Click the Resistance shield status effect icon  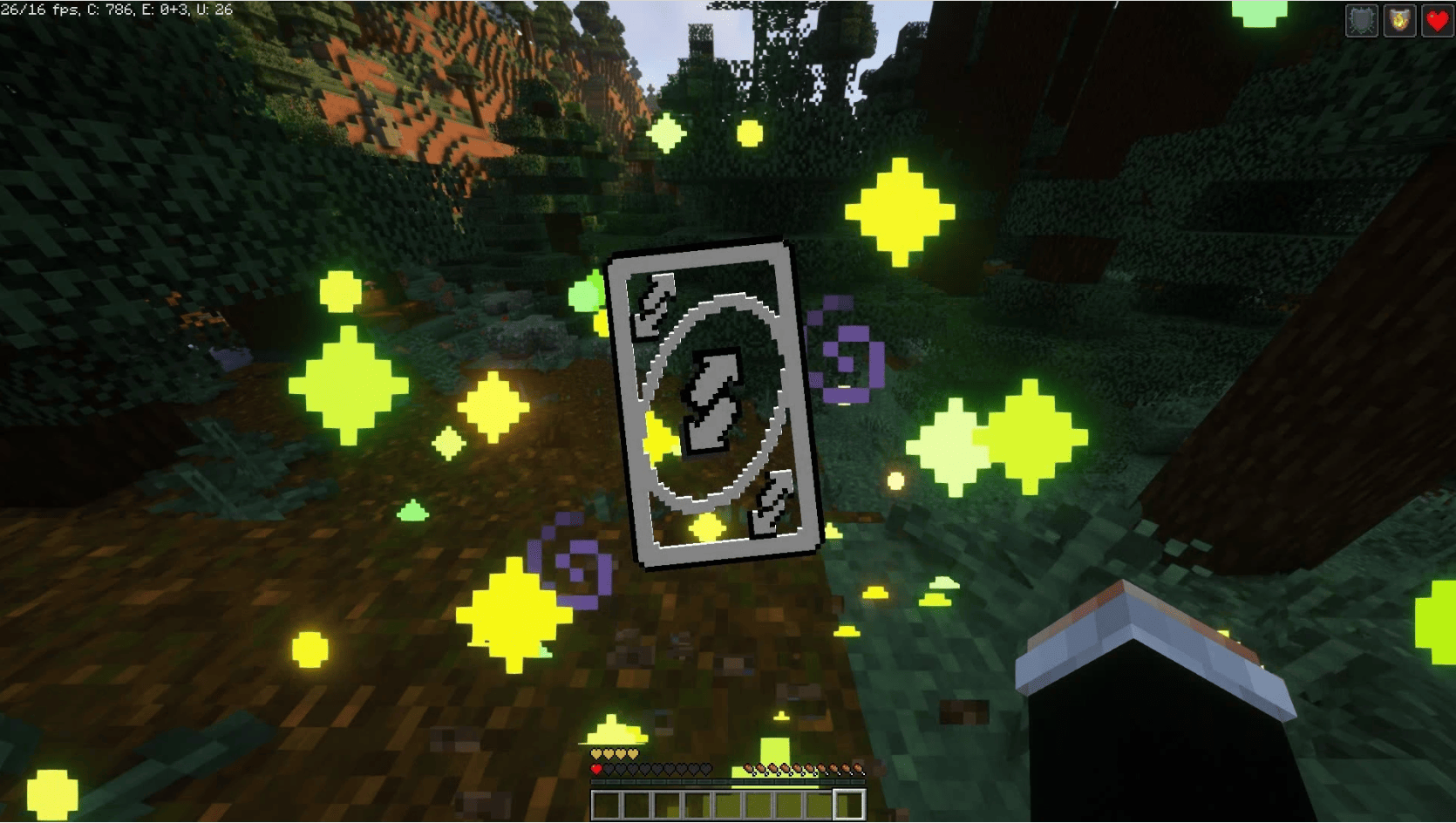(x=1362, y=20)
